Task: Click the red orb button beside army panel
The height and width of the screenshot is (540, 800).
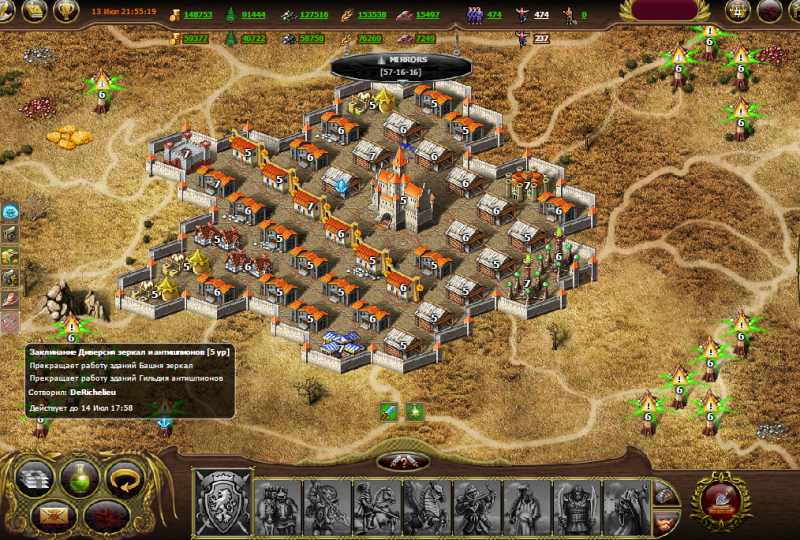Action: click(718, 498)
